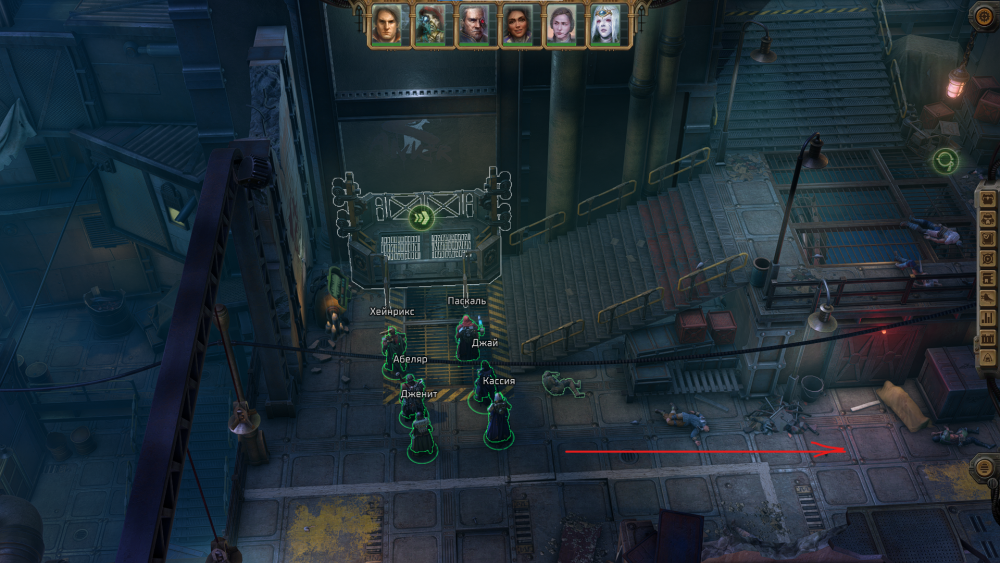Select the short-haired pale woman's portrait
This screenshot has height=563, width=1000.
561,25
